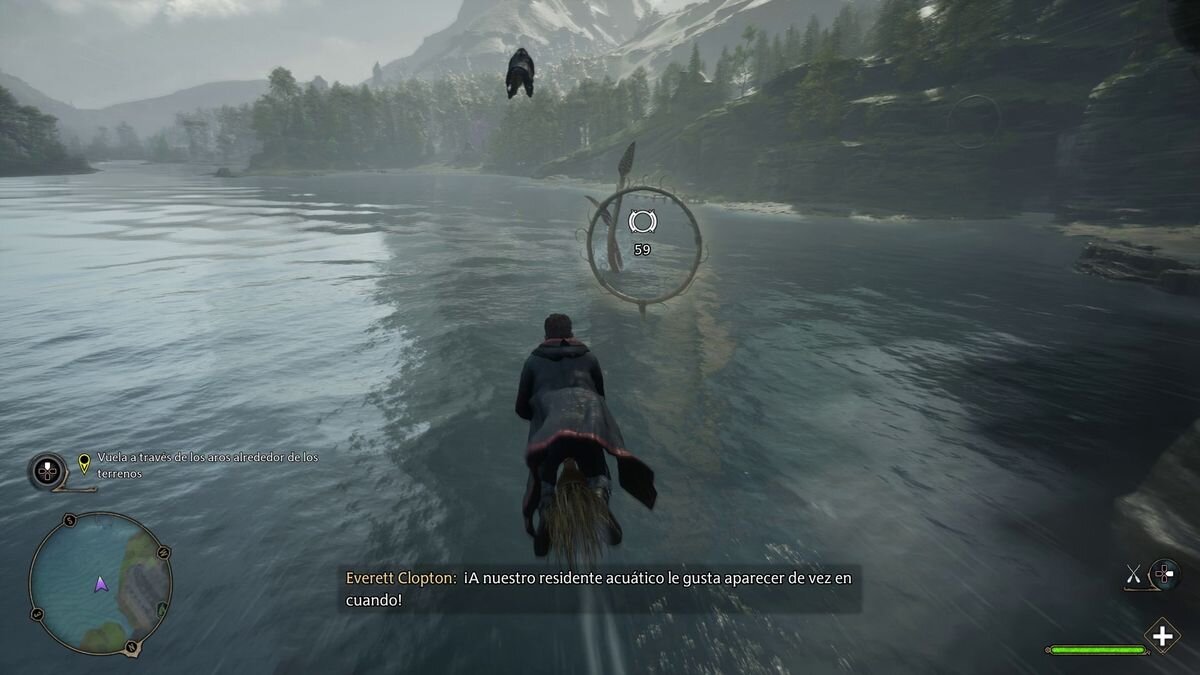1200x675 pixels.
Task: Click the purple player arrow on minimap
Action: click(100, 583)
